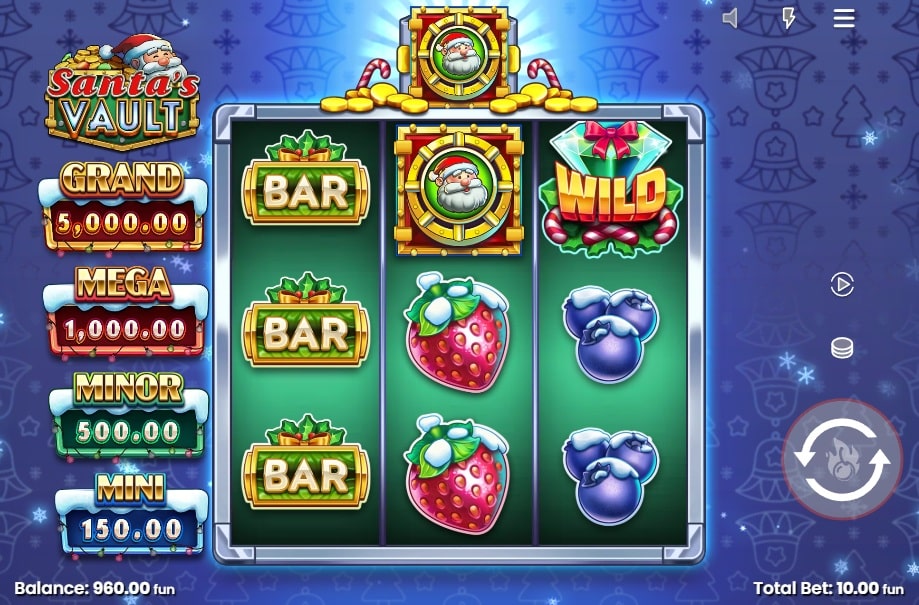Open the autoplay options
Screen dimensions: 919x605
coord(842,285)
